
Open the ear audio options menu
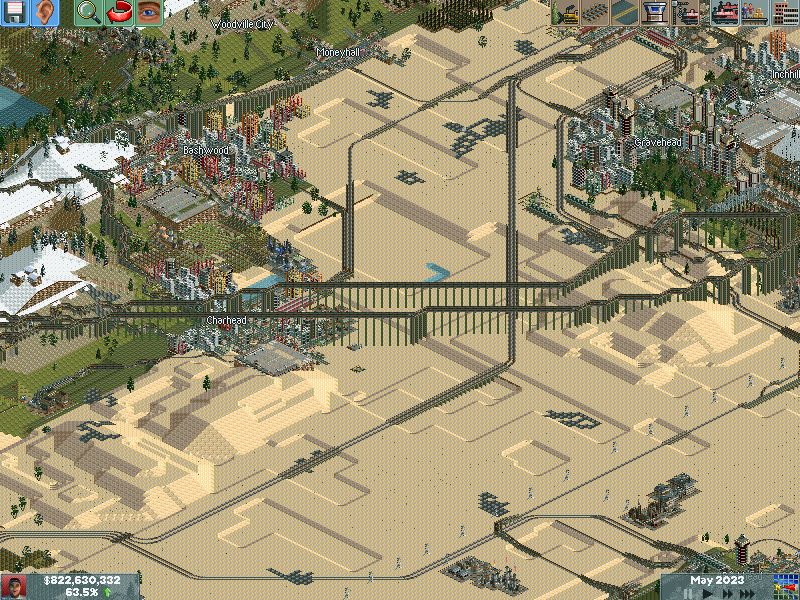click(x=45, y=13)
